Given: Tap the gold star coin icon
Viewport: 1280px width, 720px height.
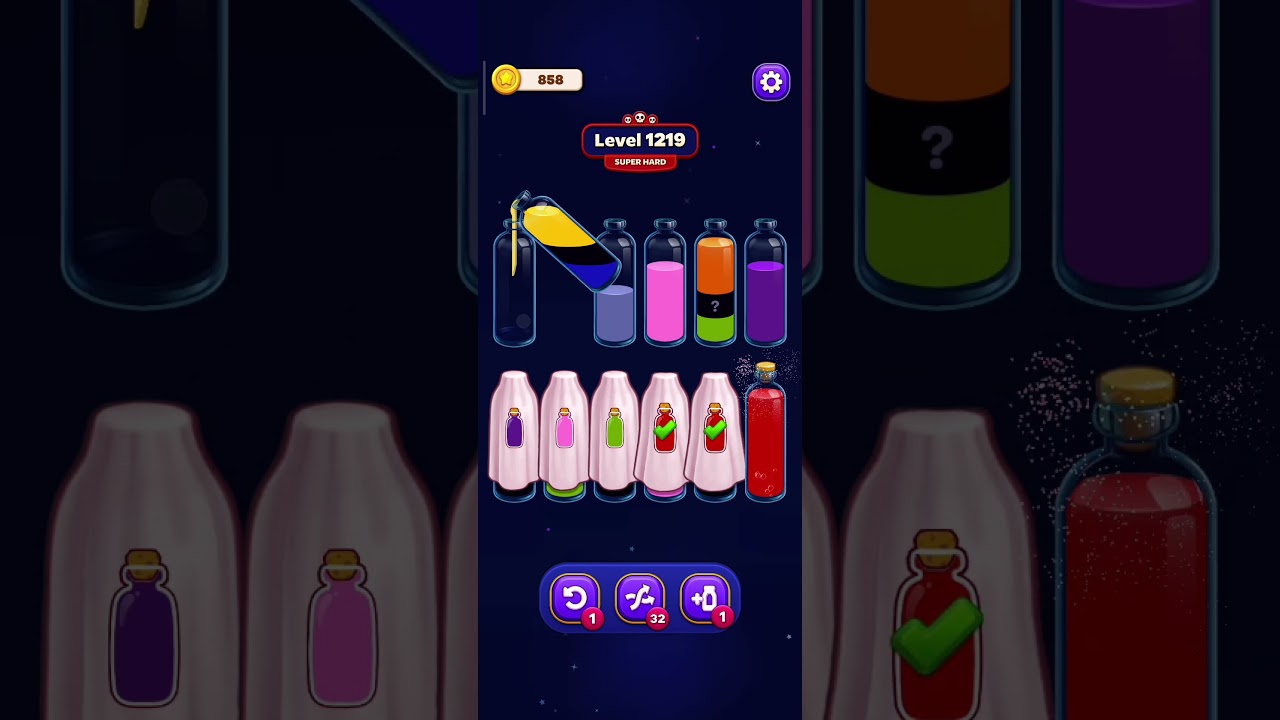Looking at the screenshot, I should (504, 80).
